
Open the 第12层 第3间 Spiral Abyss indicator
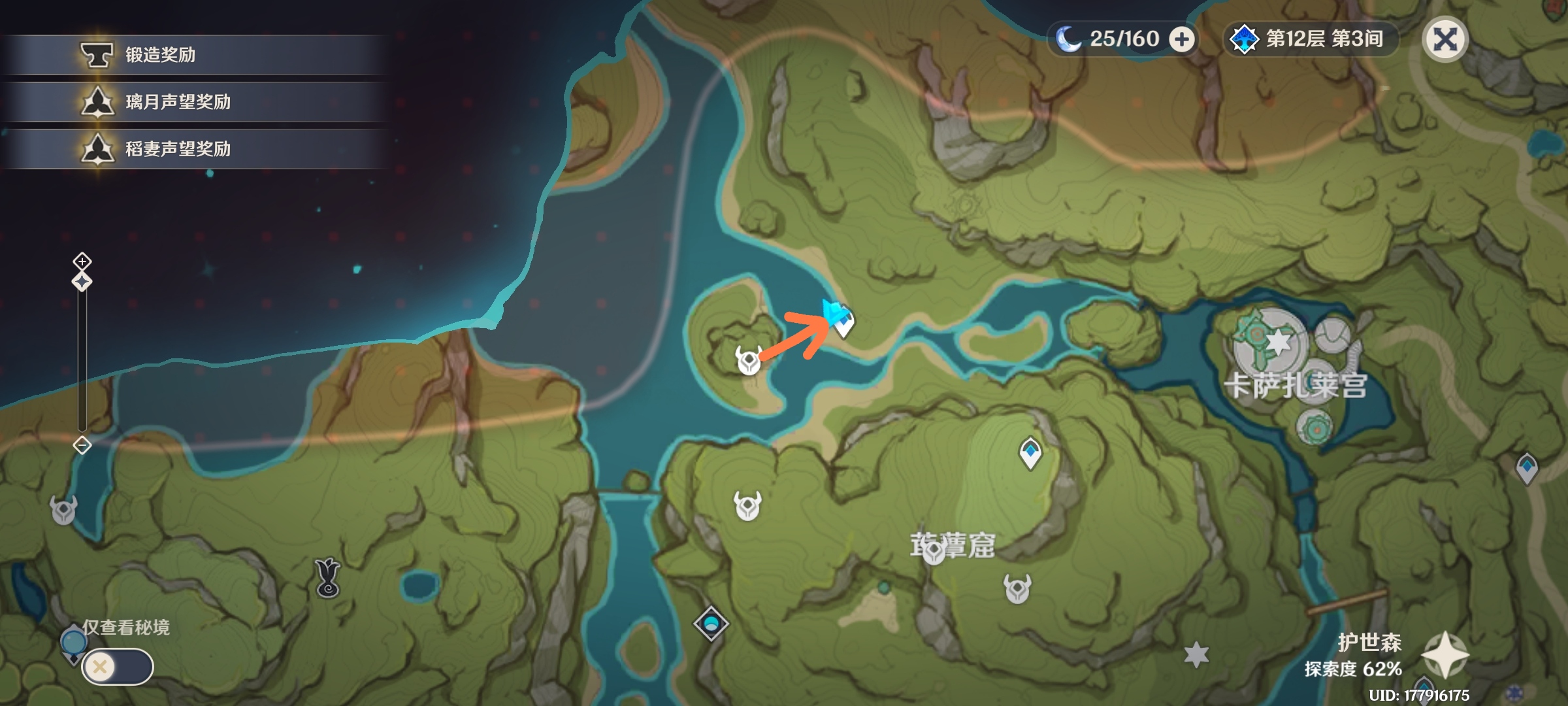(1311, 39)
